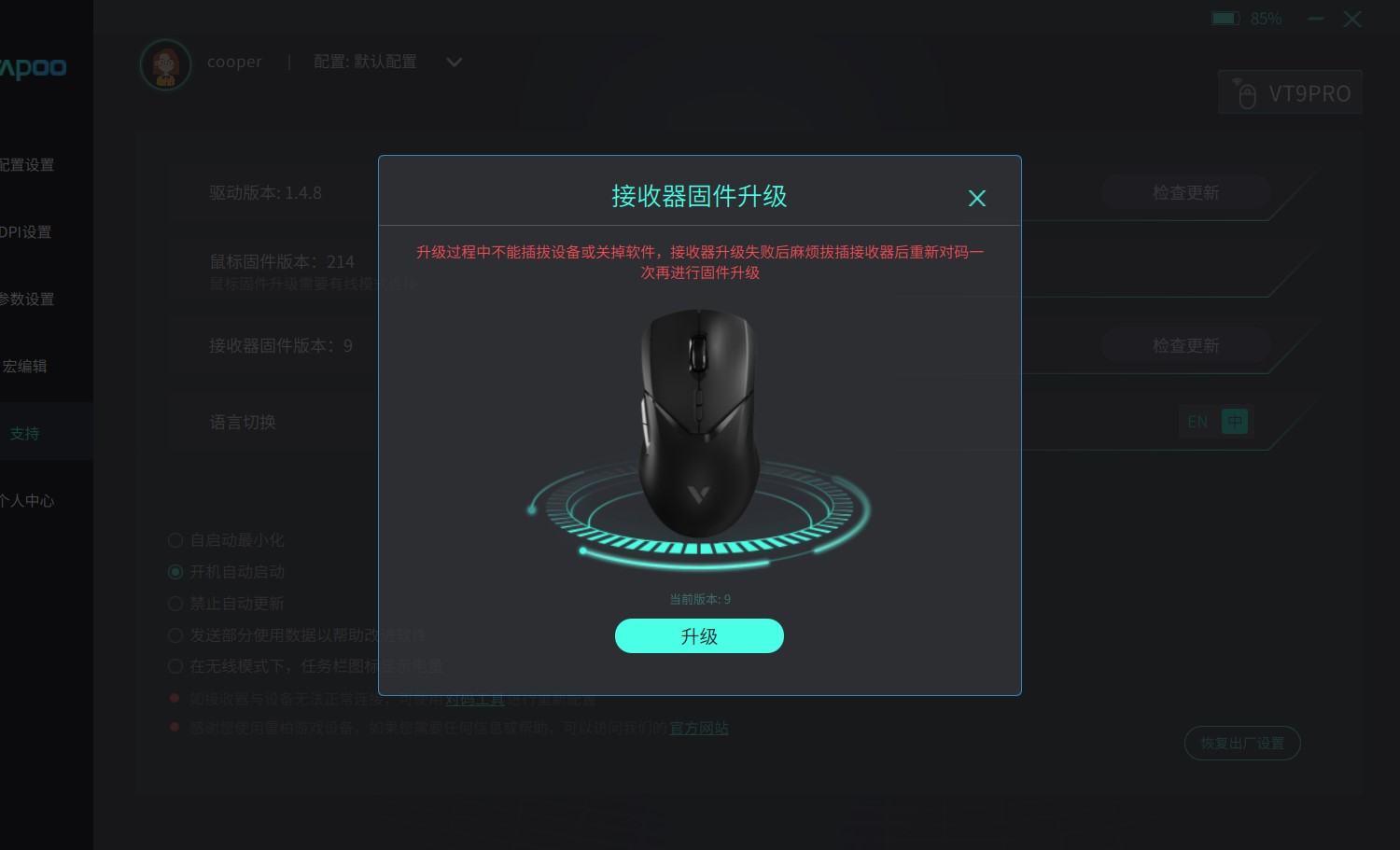Open the 官方网站 official website link

(698, 728)
